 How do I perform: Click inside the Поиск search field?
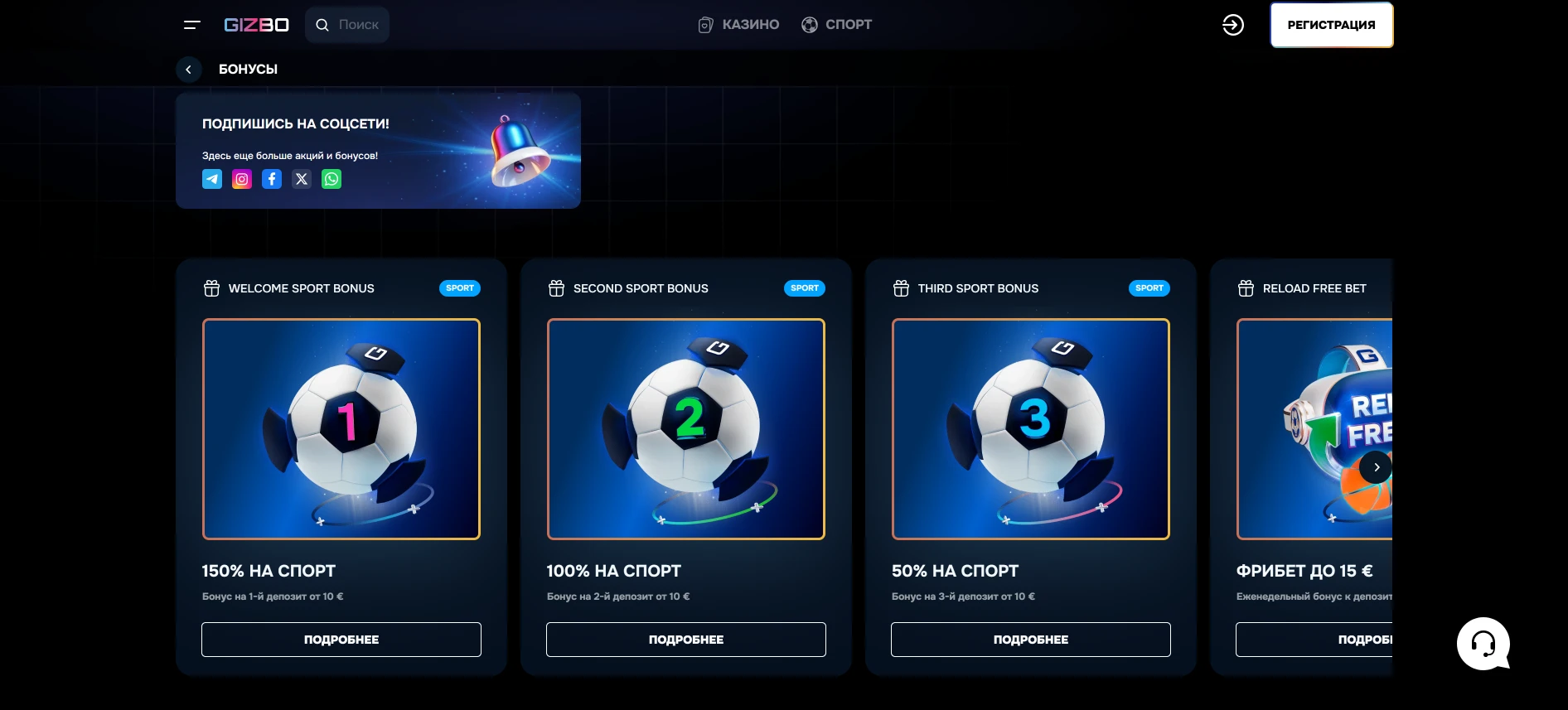pos(356,25)
